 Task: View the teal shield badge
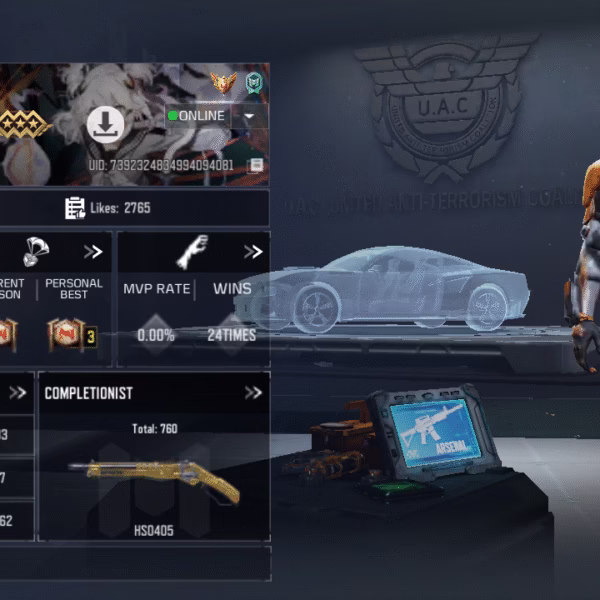[254, 83]
